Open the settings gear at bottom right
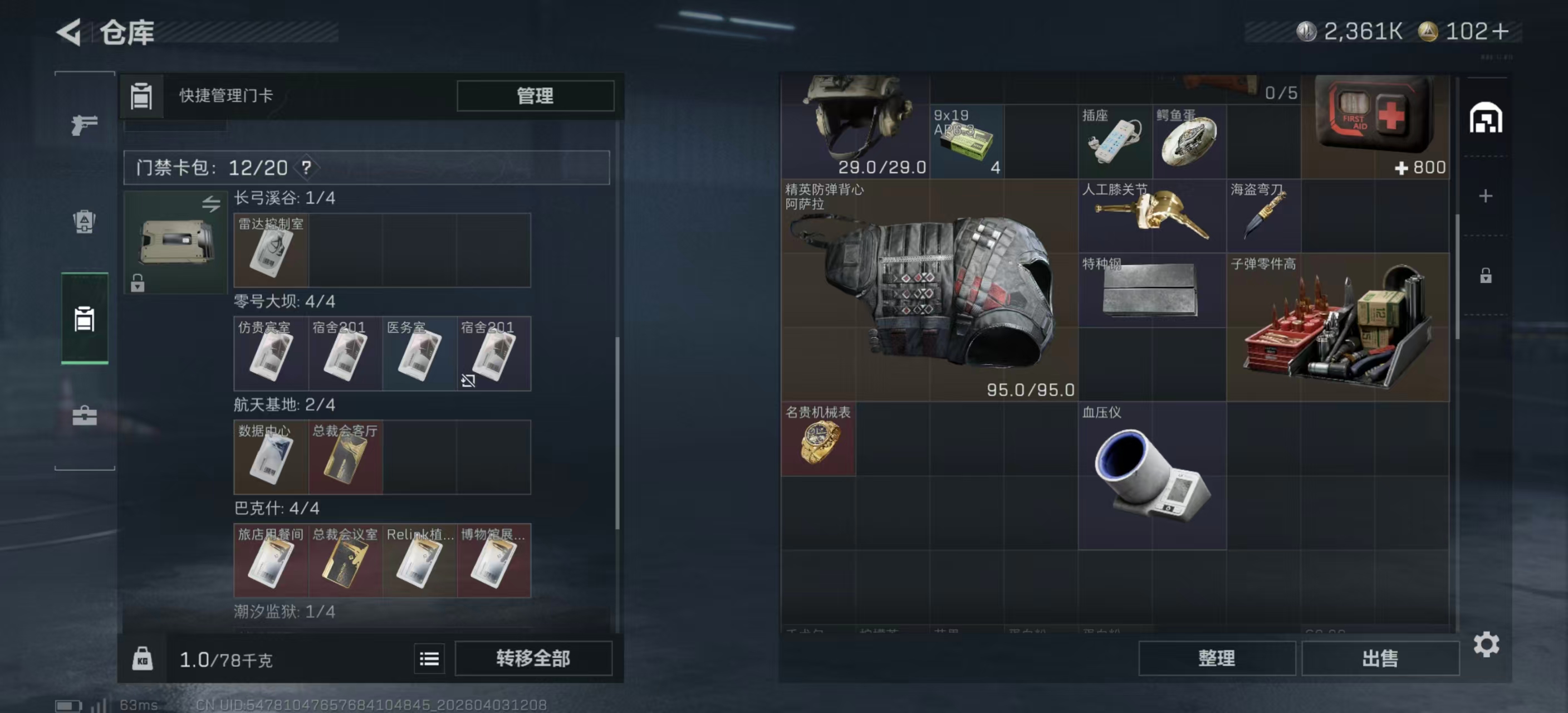This screenshot has height=713, width=1568. tap(1487, 643)
